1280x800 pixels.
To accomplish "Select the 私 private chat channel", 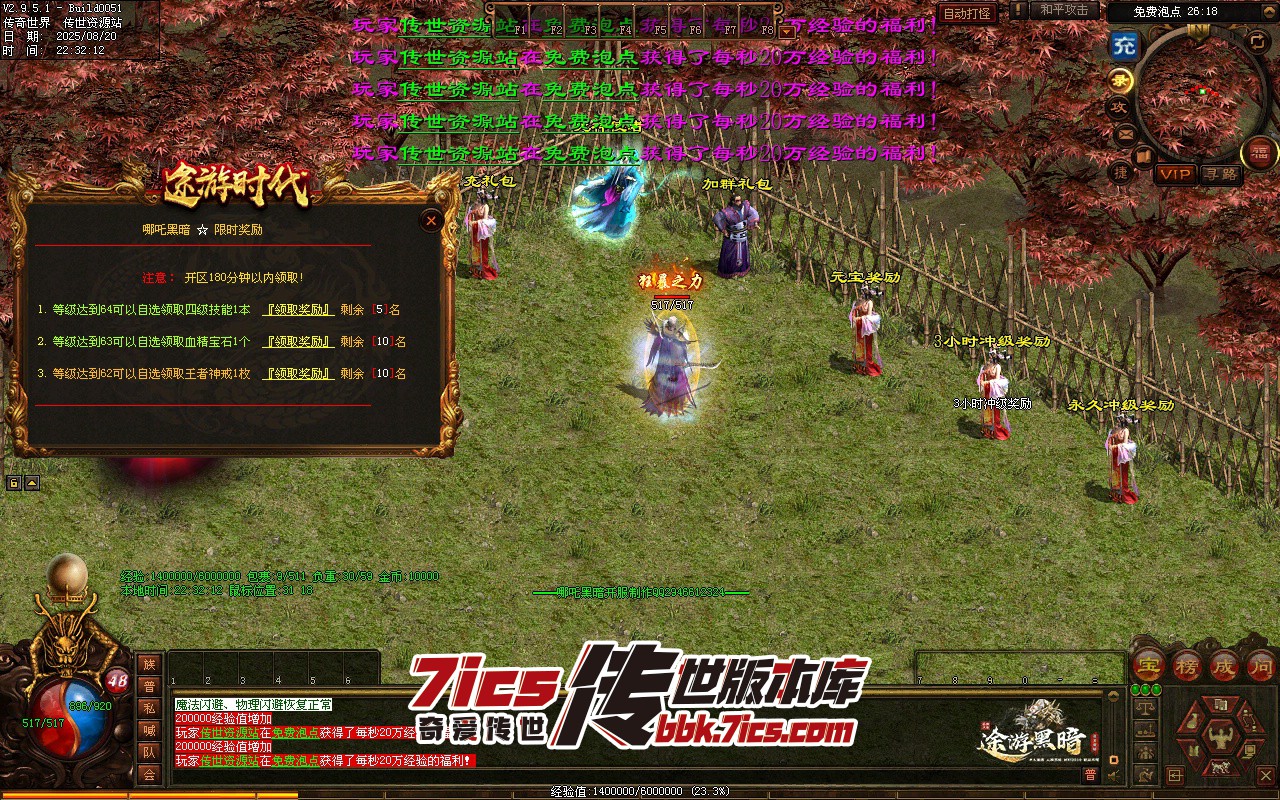I will pyautogui.click(x=149, y=708).
